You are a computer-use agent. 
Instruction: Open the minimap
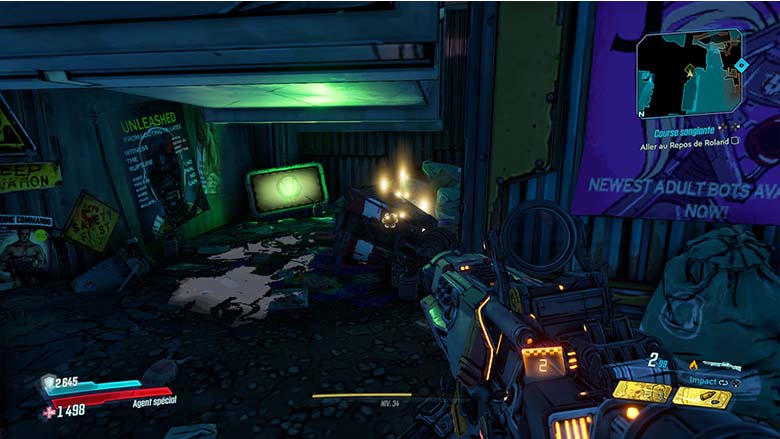click(x=689, y=75)
